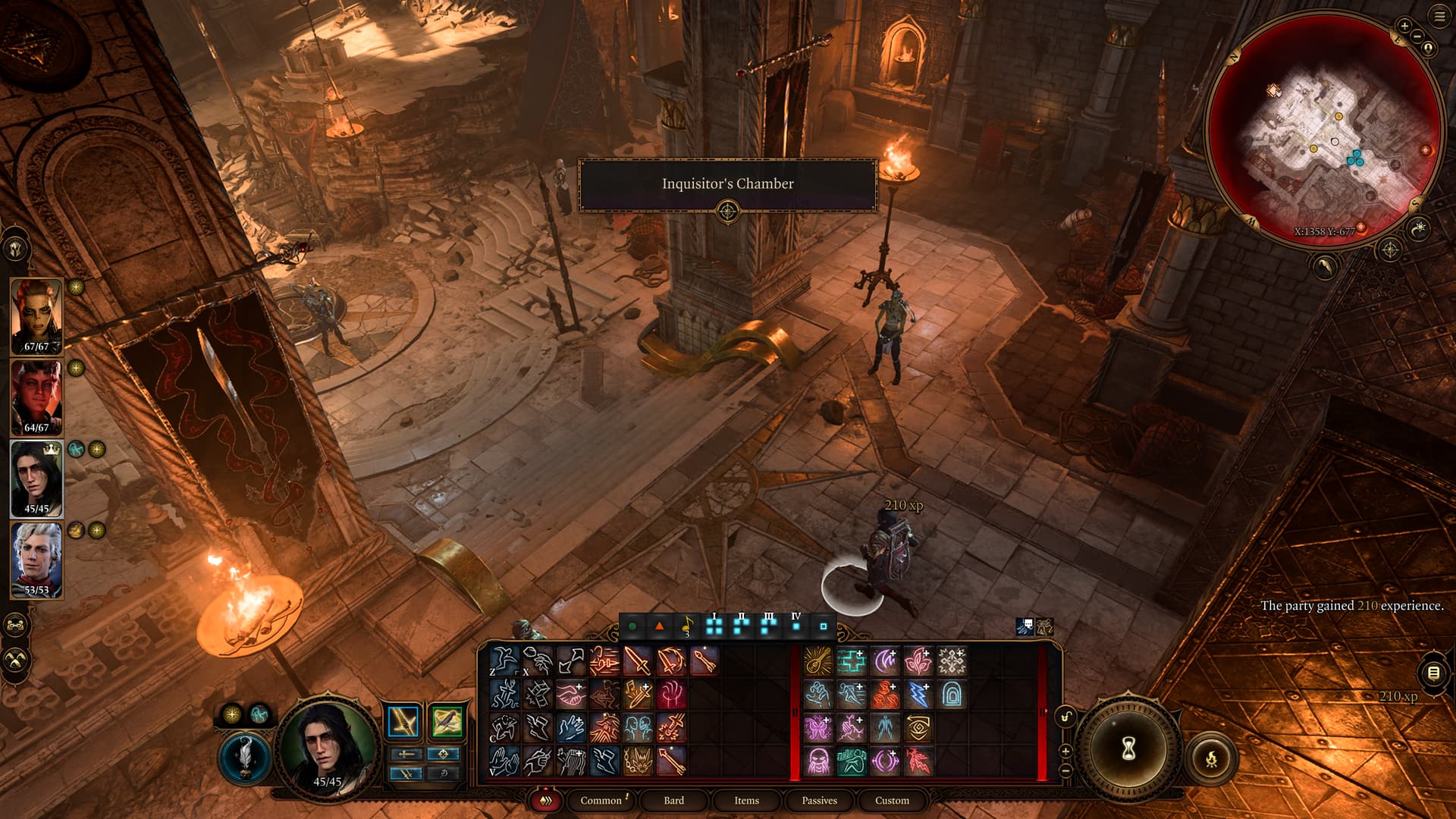Select the white-haired elf party portrait

[36, 560]
